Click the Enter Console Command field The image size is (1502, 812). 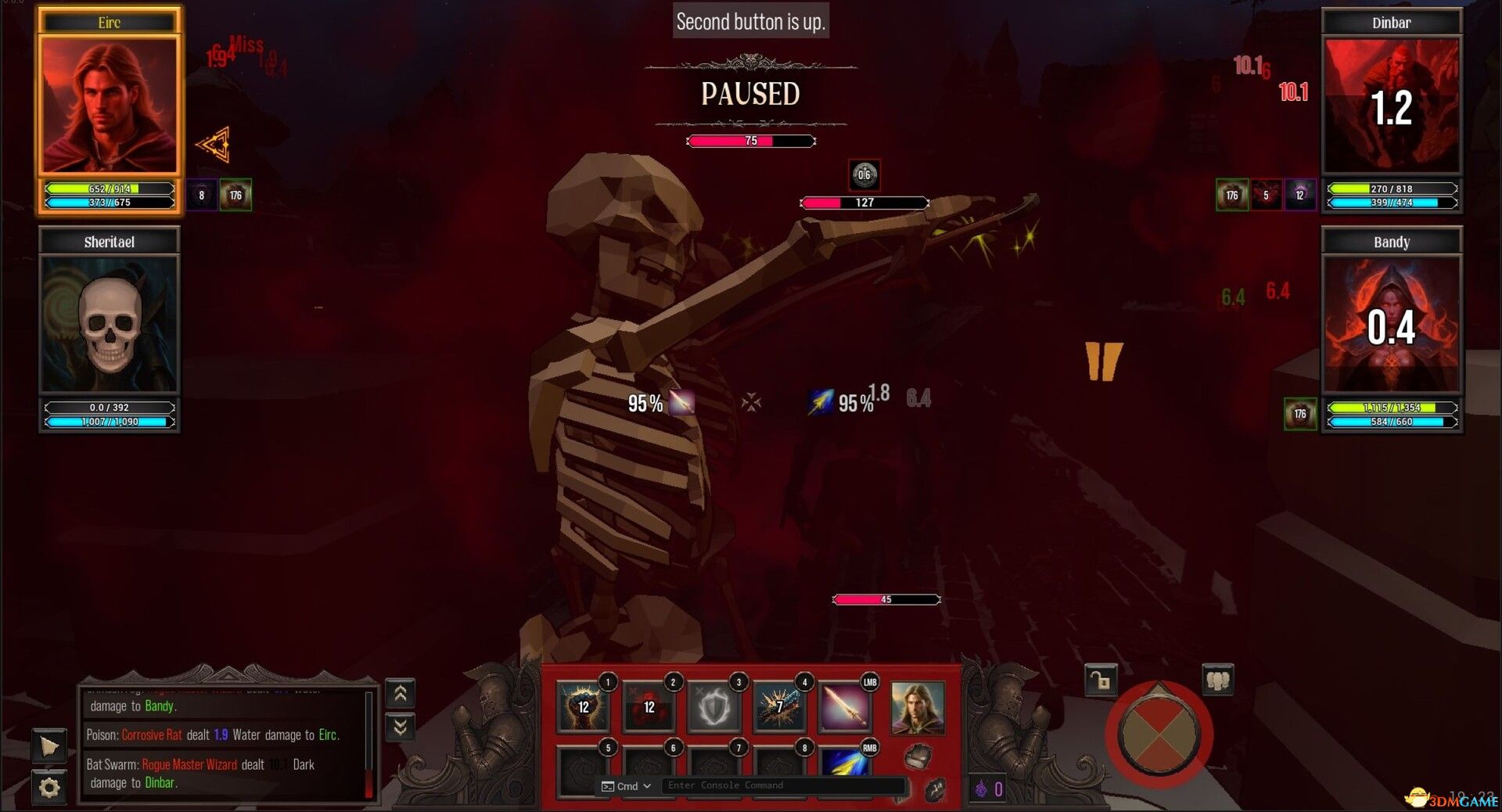(x=782, y=785)
